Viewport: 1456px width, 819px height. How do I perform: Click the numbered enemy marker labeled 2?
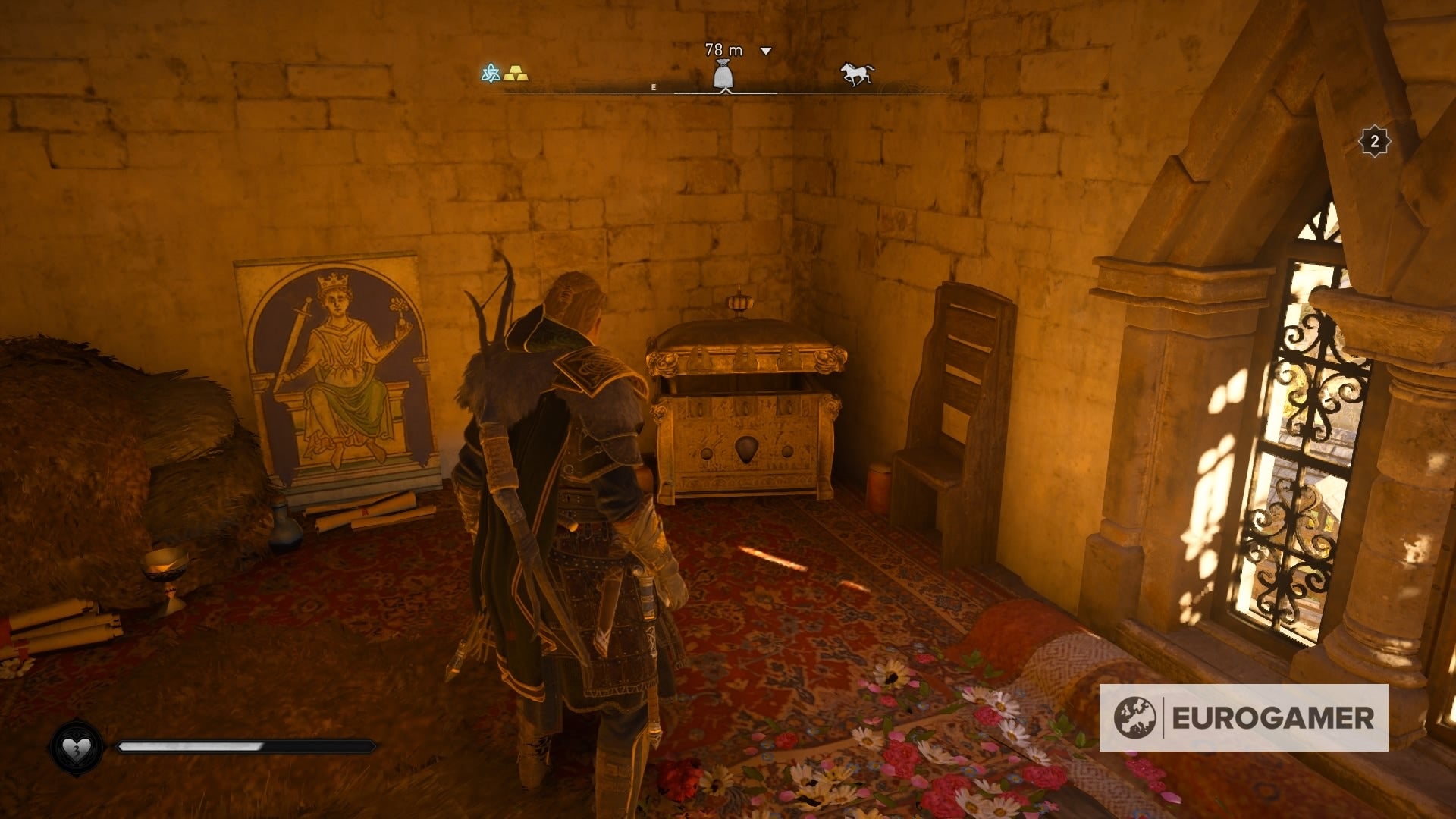(x=1375, y=140)
